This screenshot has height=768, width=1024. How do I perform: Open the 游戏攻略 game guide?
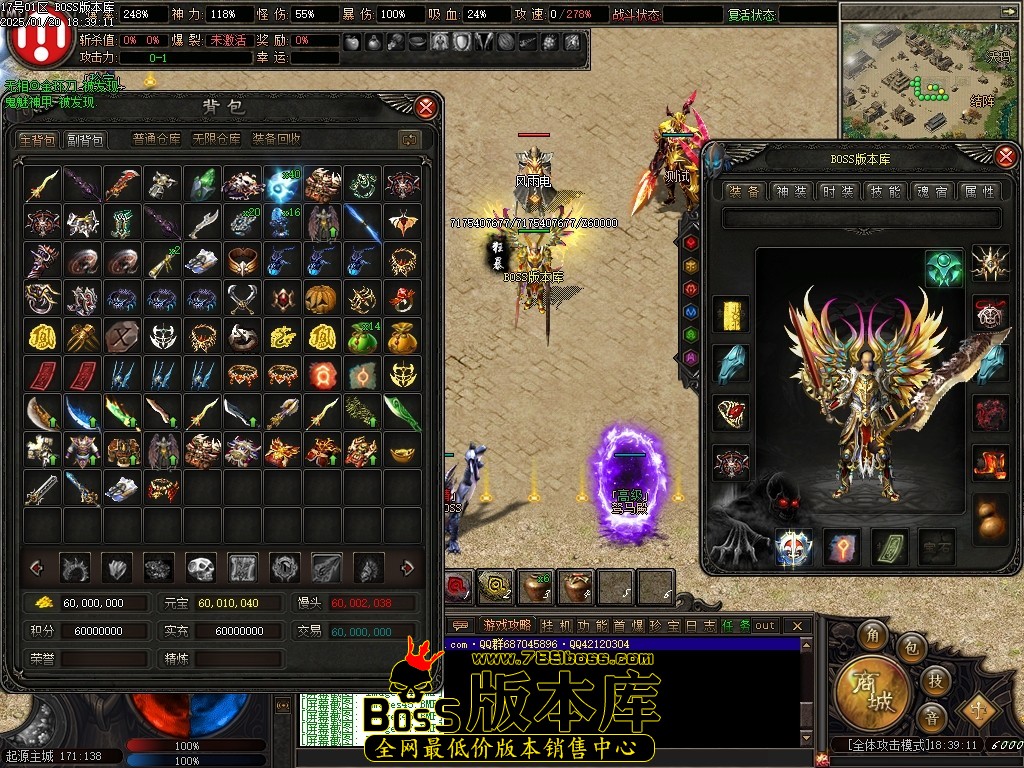pos(504,625)
